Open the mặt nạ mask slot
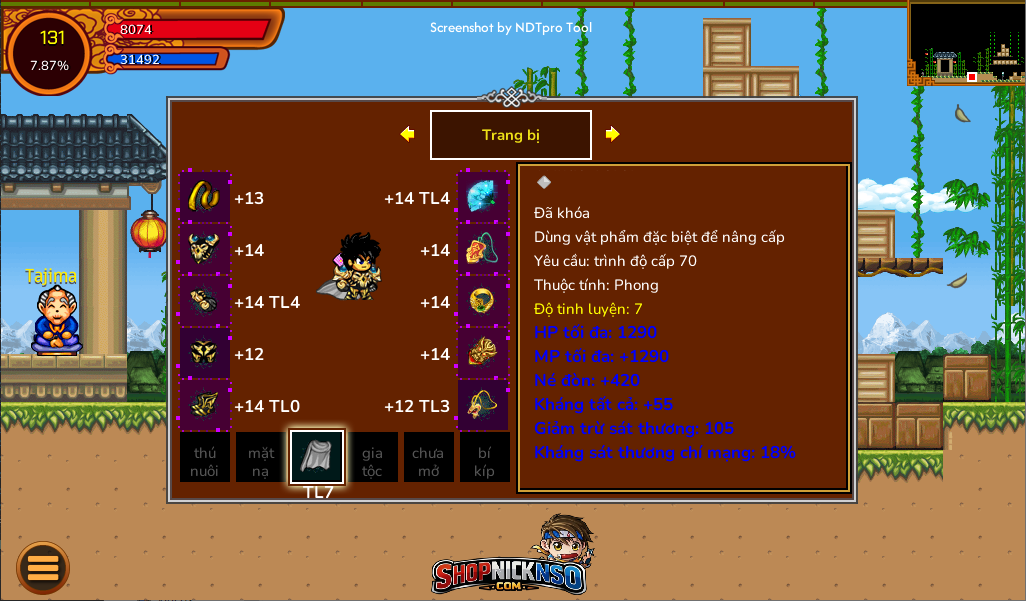Screen dimensions: 1026x601 (261, 458)
